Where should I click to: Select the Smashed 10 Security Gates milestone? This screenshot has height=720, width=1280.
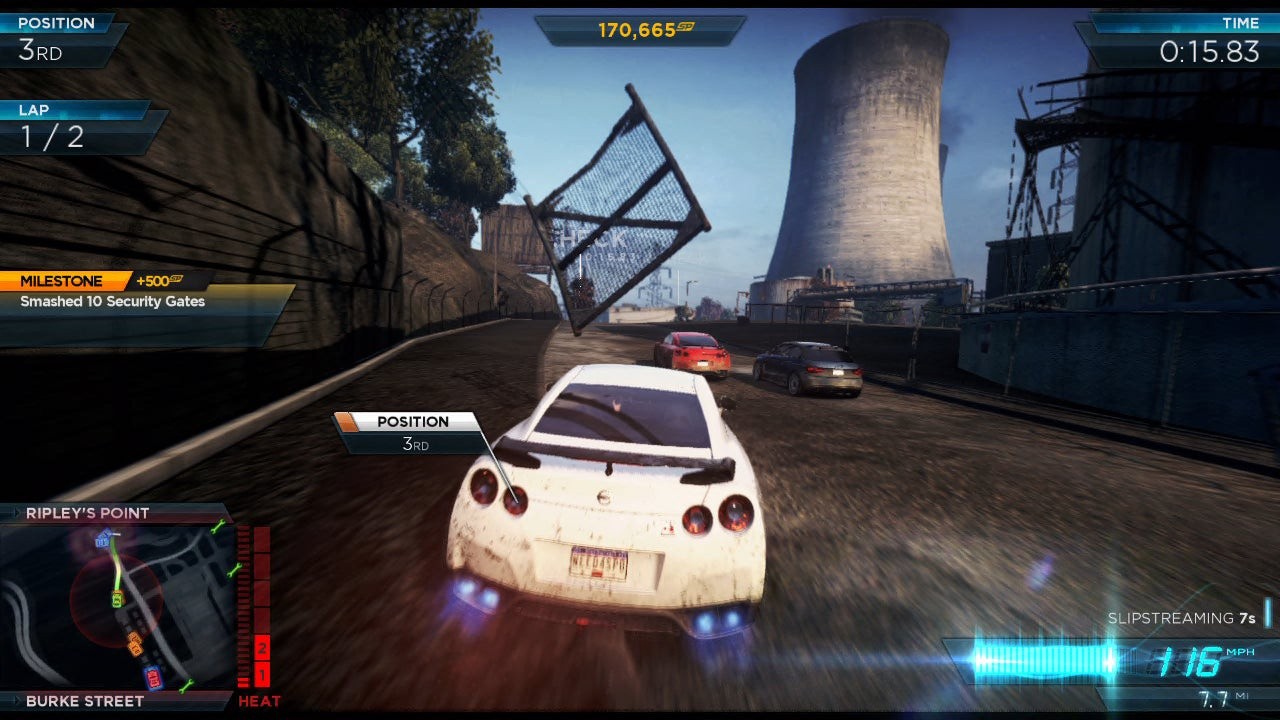[113, 301]
